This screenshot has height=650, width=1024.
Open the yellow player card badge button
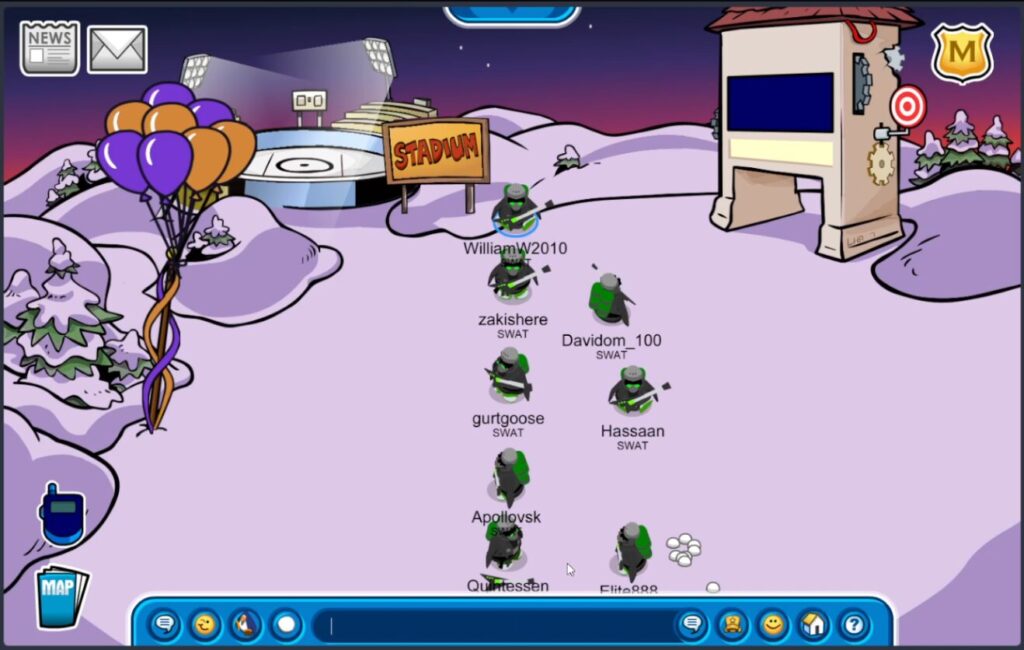click(x=731, y=626)
